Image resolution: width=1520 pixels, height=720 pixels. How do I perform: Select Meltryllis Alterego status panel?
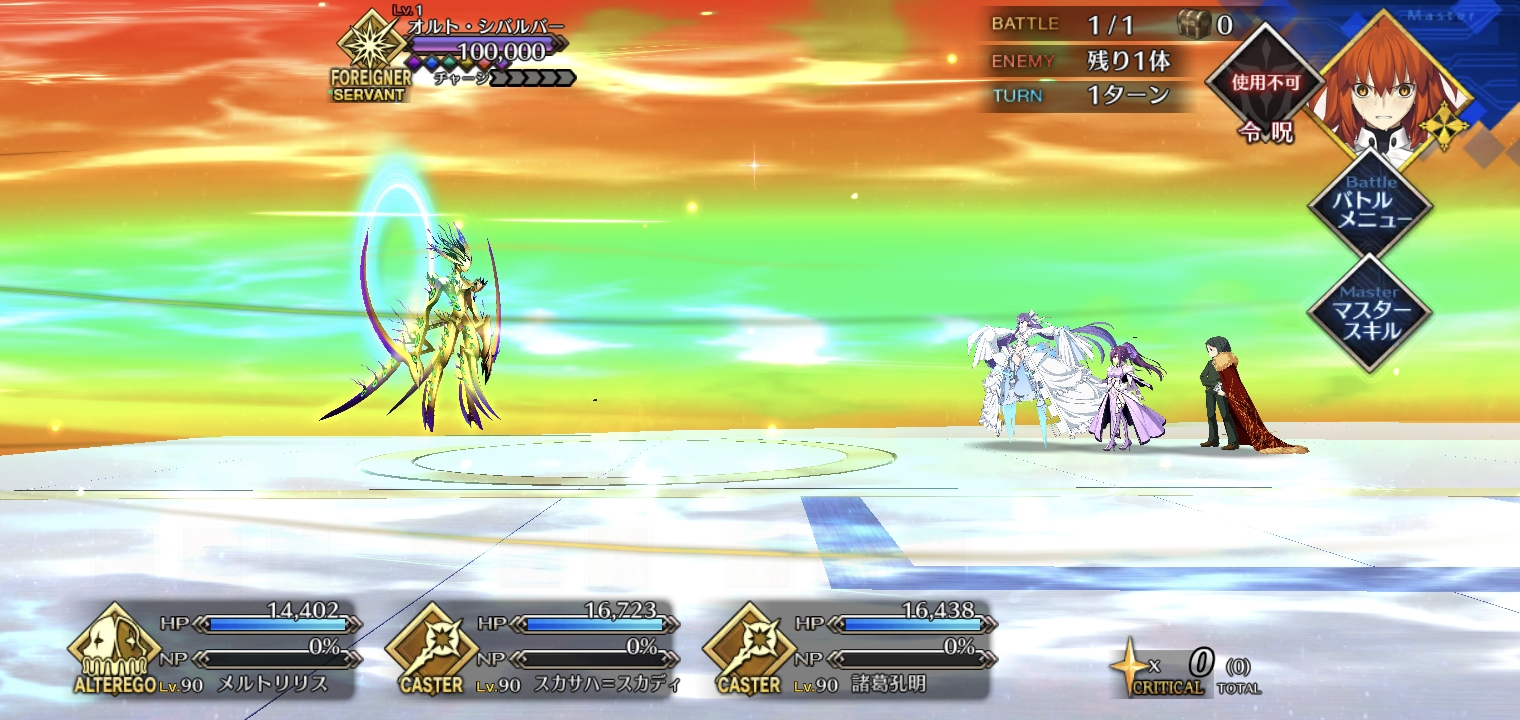pyautogui.click(x=215, y=650)
